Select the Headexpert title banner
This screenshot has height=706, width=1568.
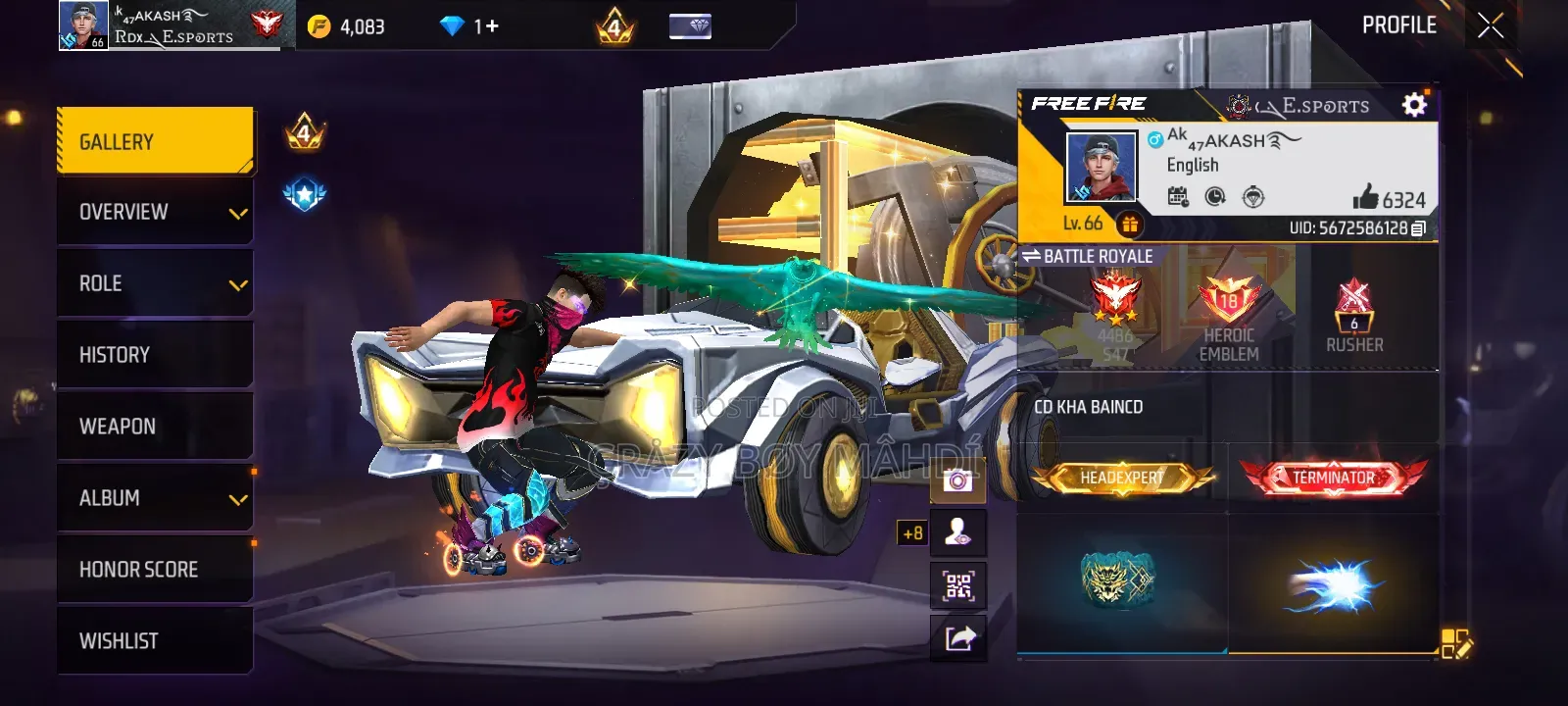(x=1122, y=478)
